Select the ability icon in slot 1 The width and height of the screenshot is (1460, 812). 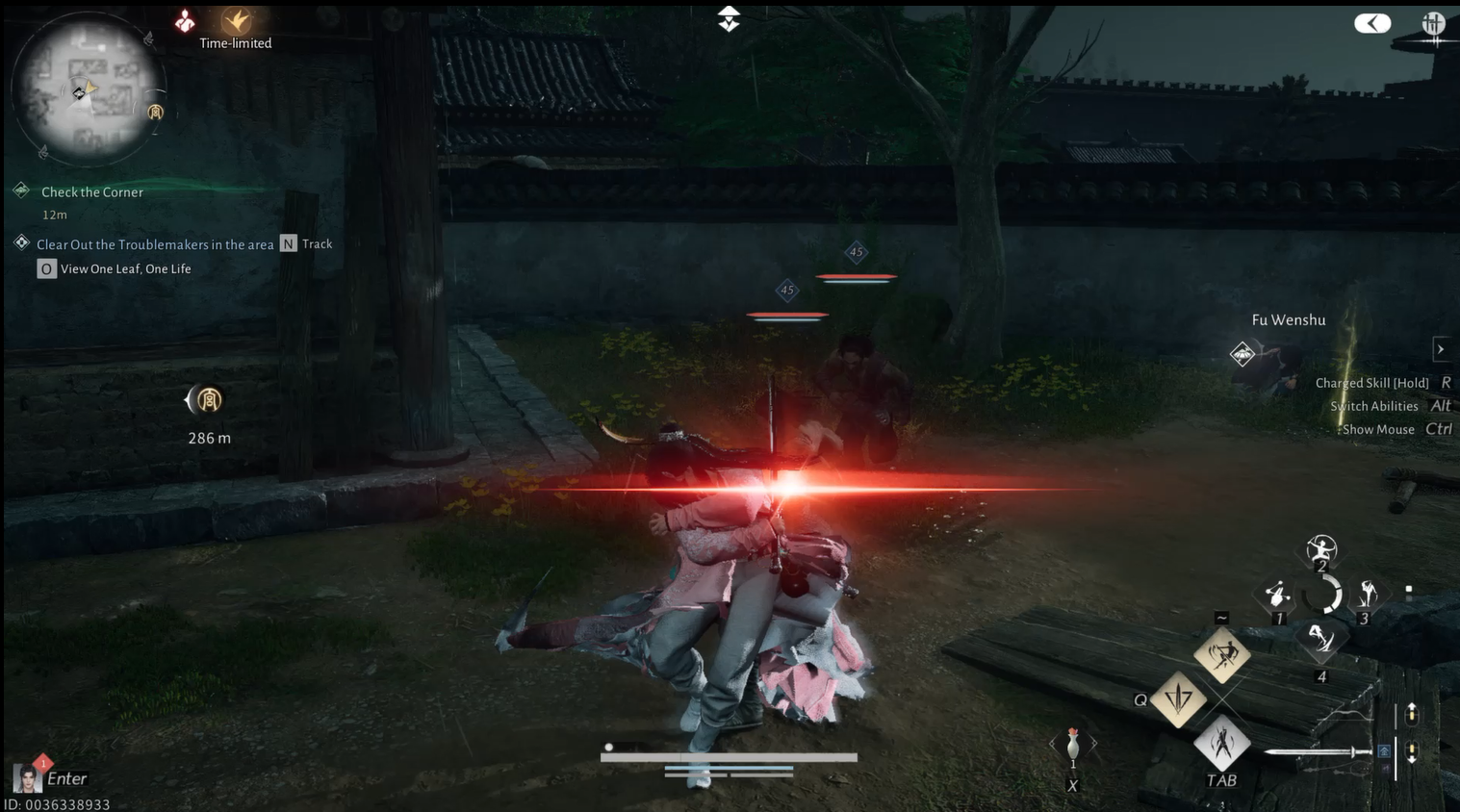[x=1278, y=594]
